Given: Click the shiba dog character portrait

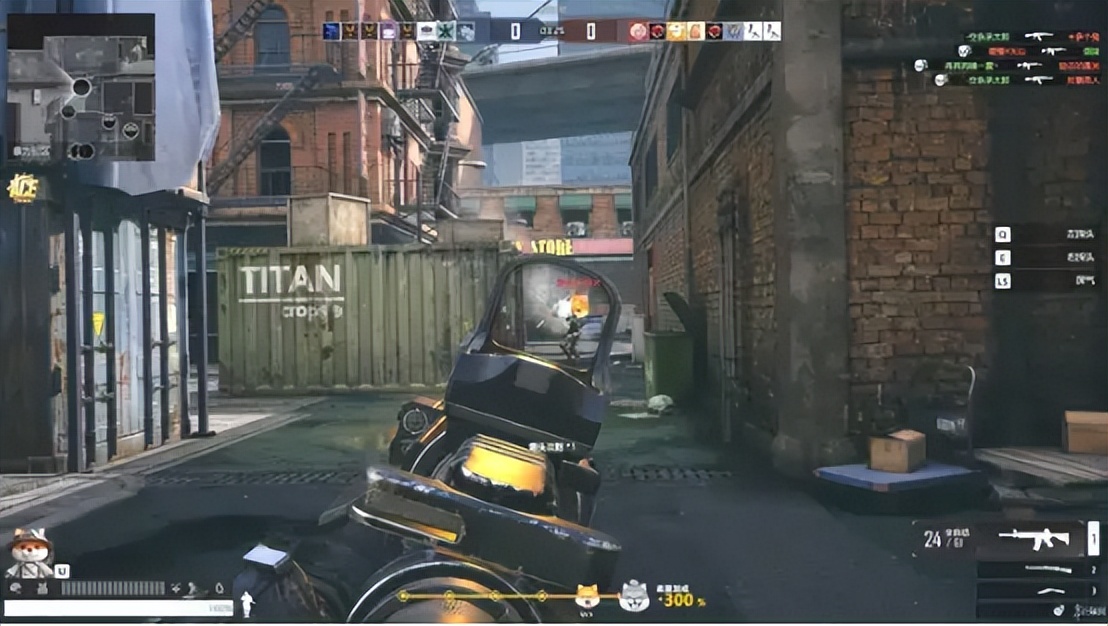Looking at the screenshot, I should click(29, 552).
